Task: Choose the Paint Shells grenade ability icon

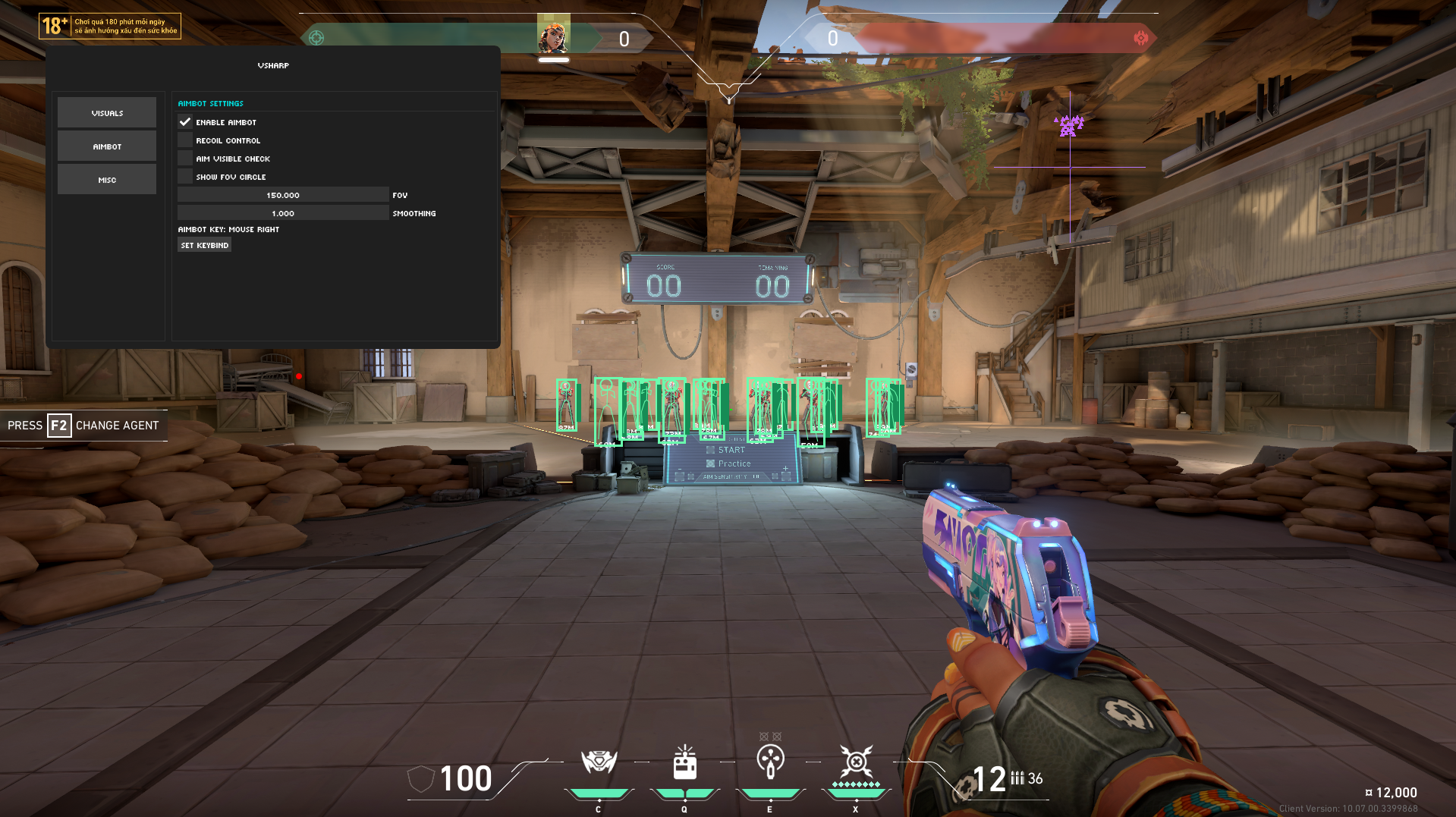Action: [x=770, y=761]
